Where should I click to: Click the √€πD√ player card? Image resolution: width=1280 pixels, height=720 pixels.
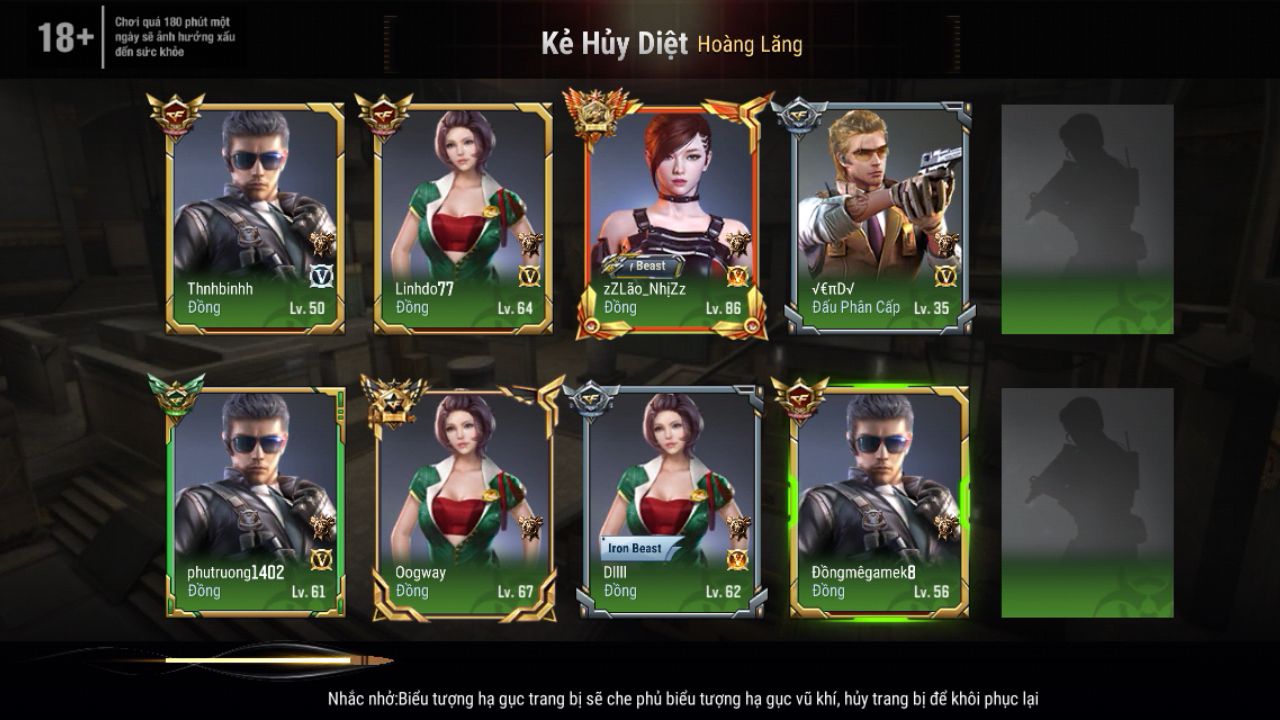[880, 218]
